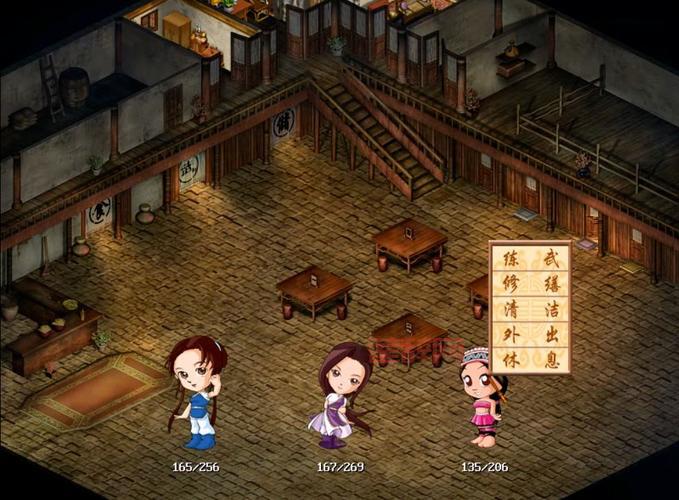This screenshot has width=679, height=500.
Task: Select the 练武 (train martial arts) menu option
Action: click(530, 258)
